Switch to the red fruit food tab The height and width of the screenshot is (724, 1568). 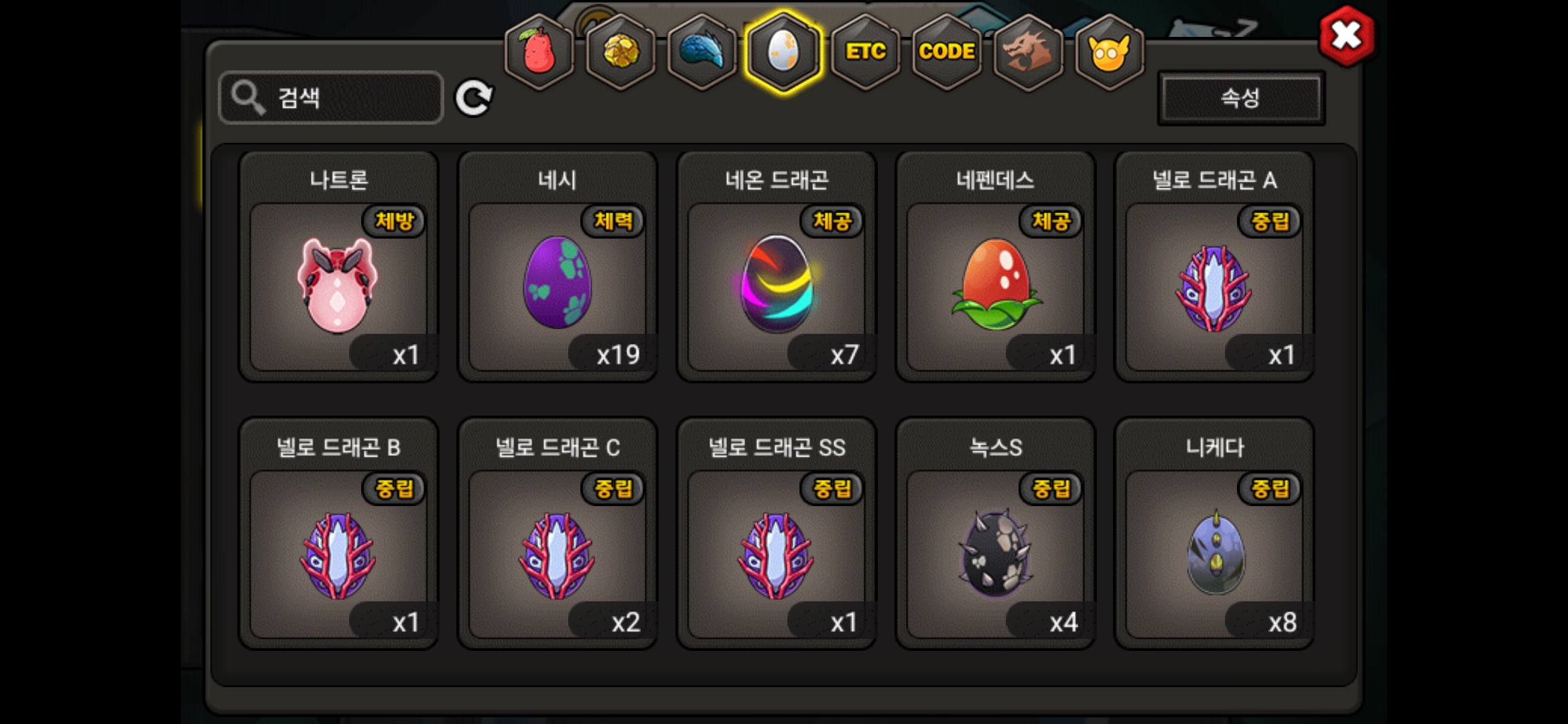pos(539,52)
